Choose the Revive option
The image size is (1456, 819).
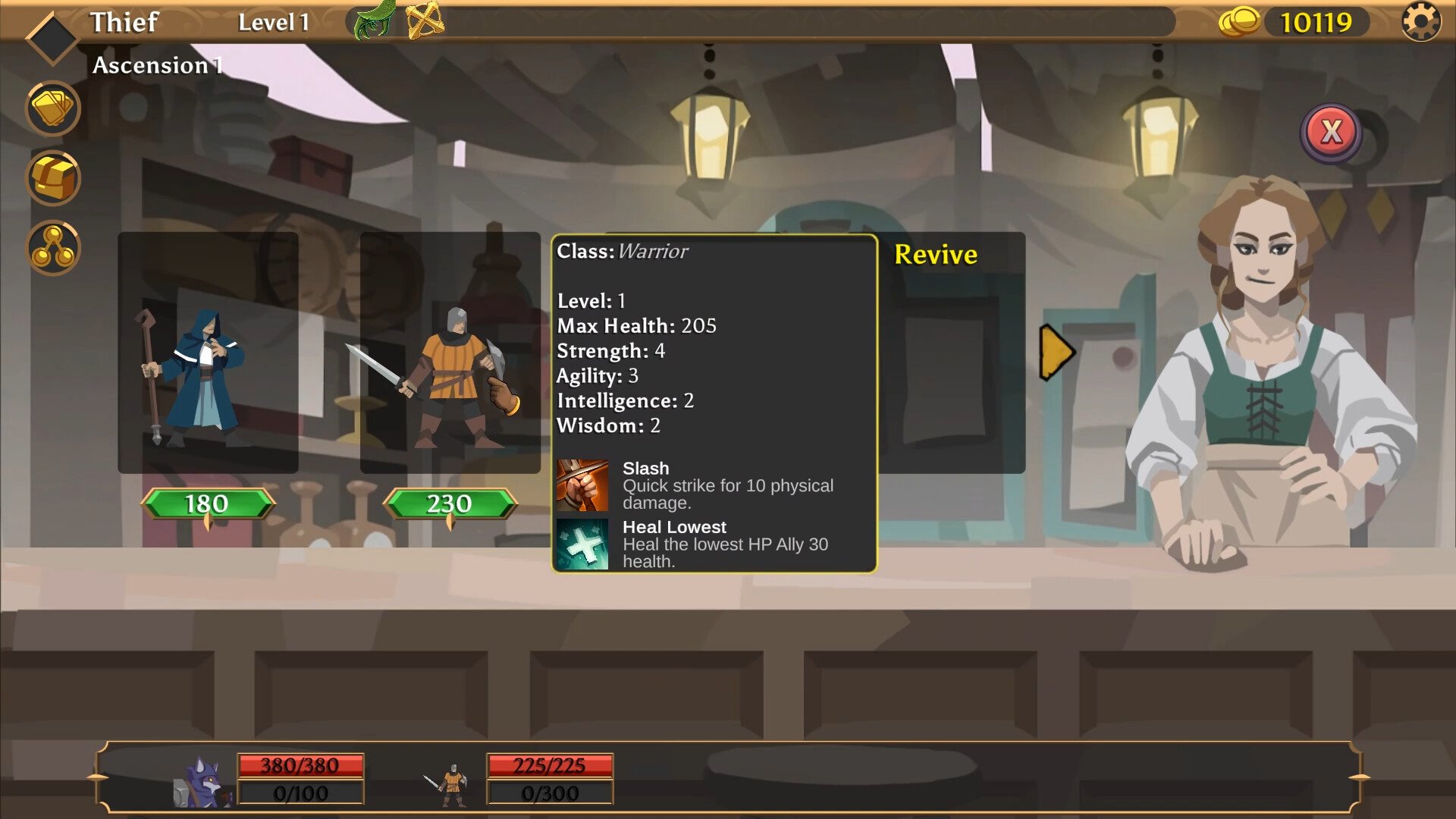936,255
